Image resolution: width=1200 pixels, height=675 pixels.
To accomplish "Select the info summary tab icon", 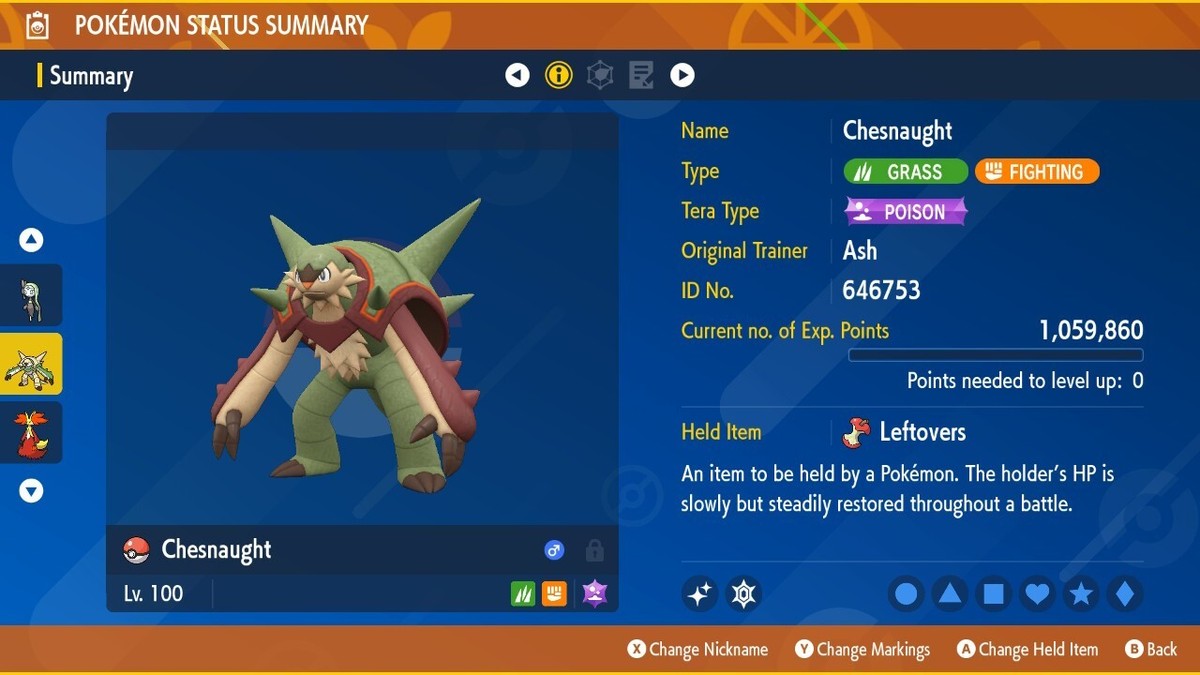I will 559,75.
